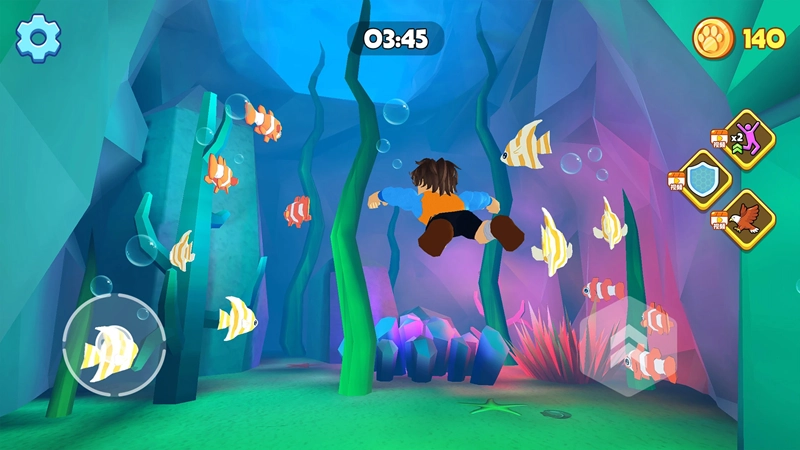The image size is (800, 450).
Task: Tap the paw coin currency icon
Action: [x=714, y=39]
